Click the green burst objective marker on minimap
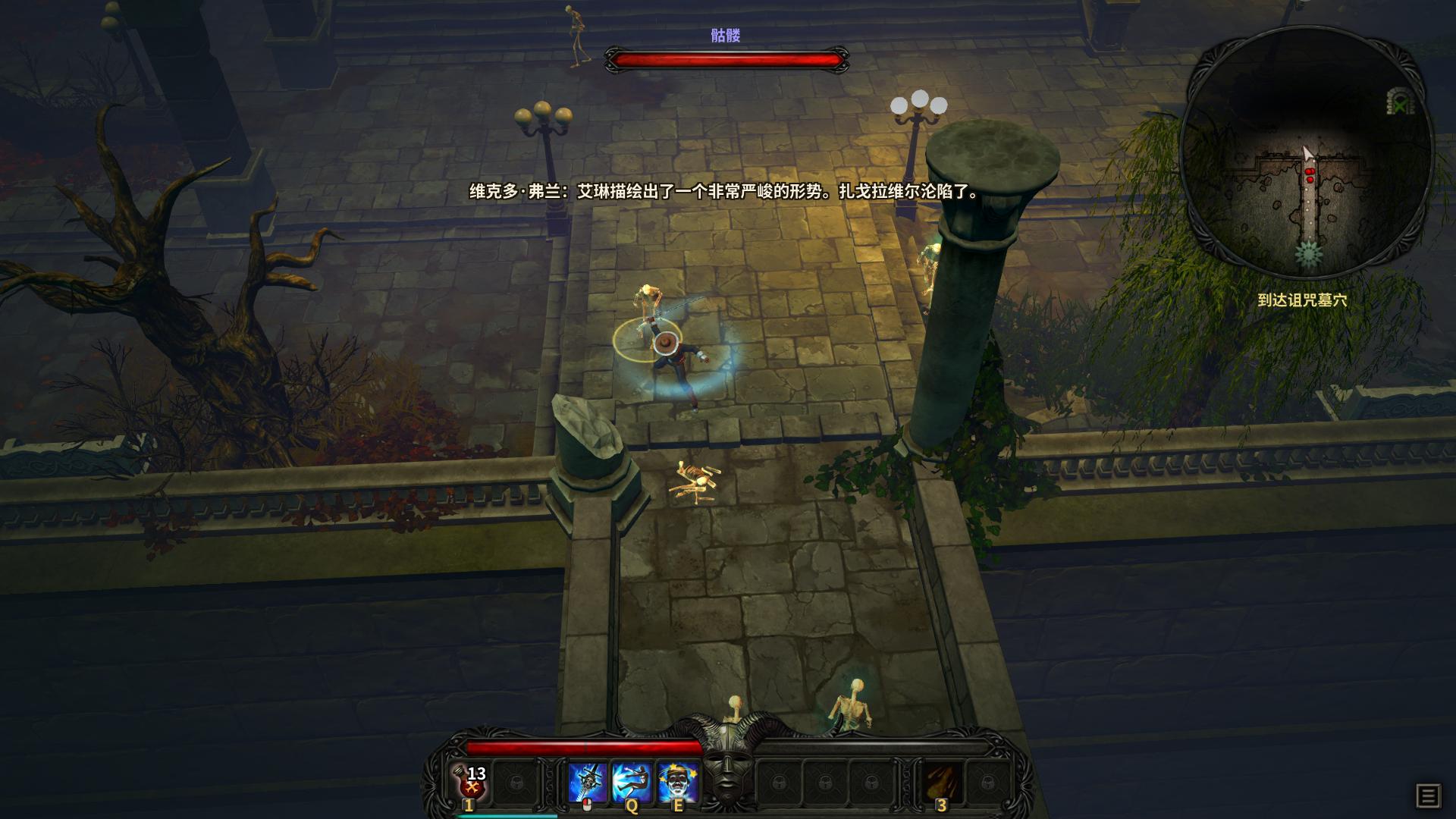1456x819 pixels. 1308,253
